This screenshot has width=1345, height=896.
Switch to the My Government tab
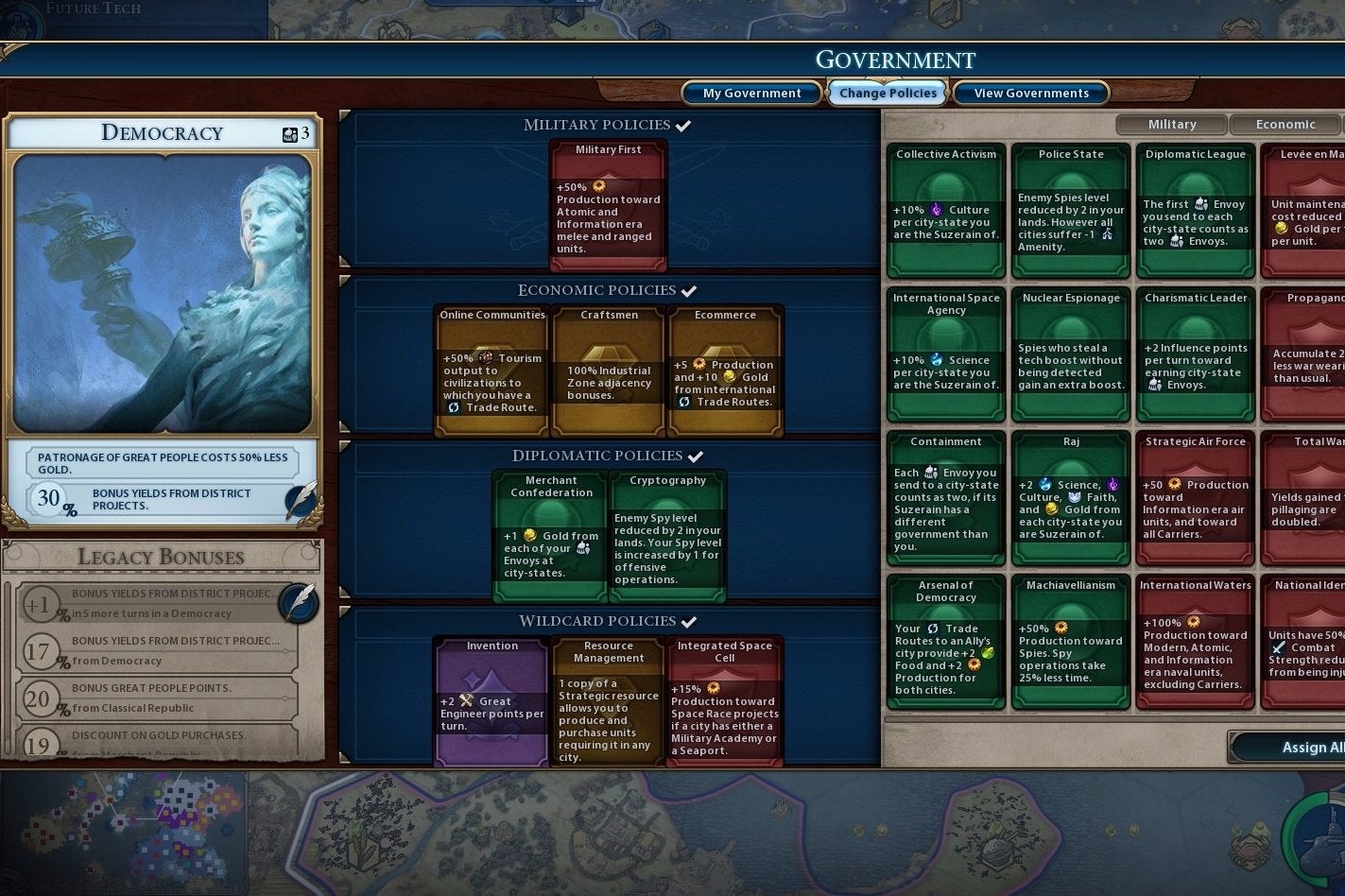750,93
